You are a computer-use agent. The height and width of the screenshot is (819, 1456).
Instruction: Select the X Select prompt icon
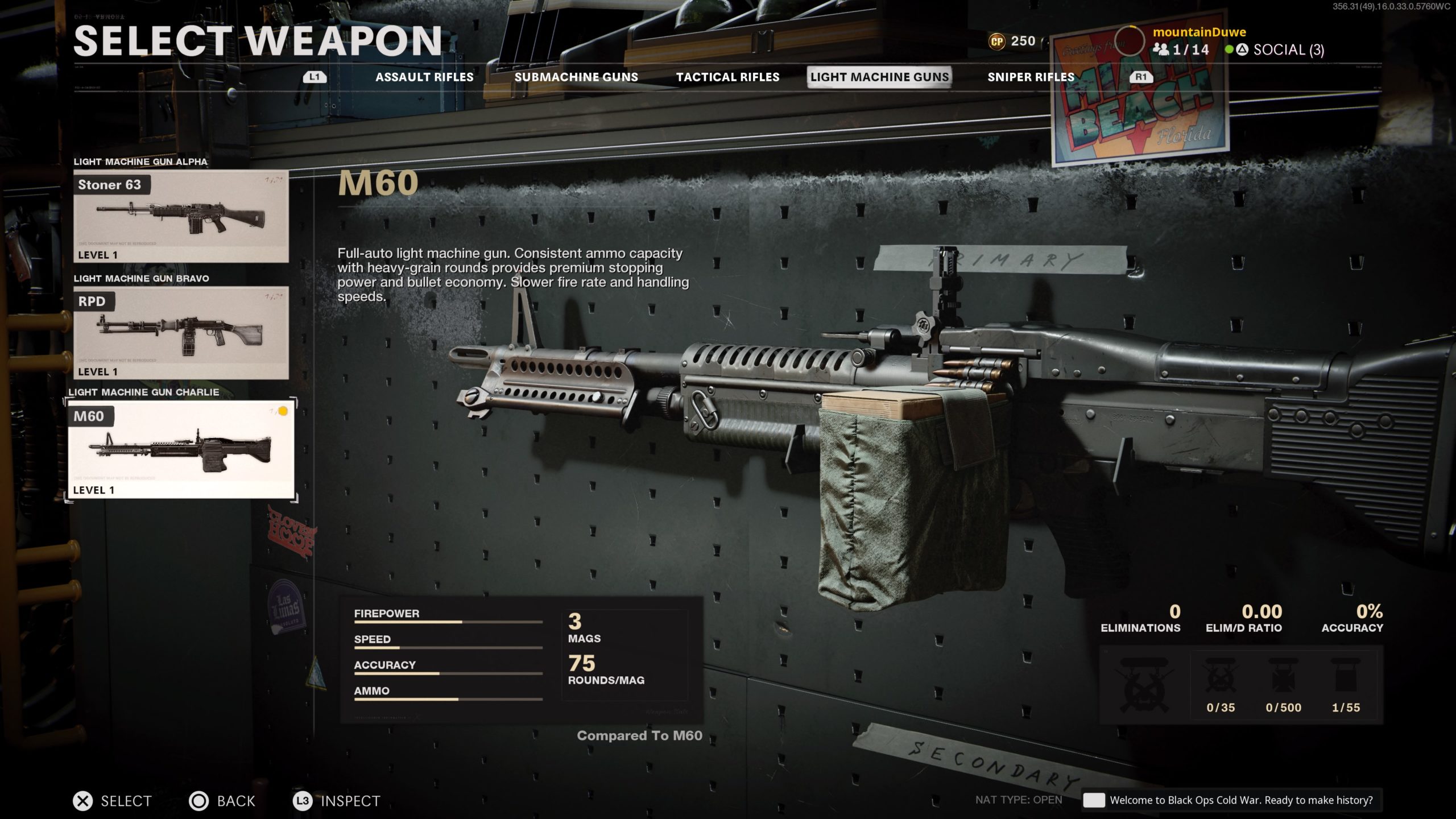(x=83, y=801)
